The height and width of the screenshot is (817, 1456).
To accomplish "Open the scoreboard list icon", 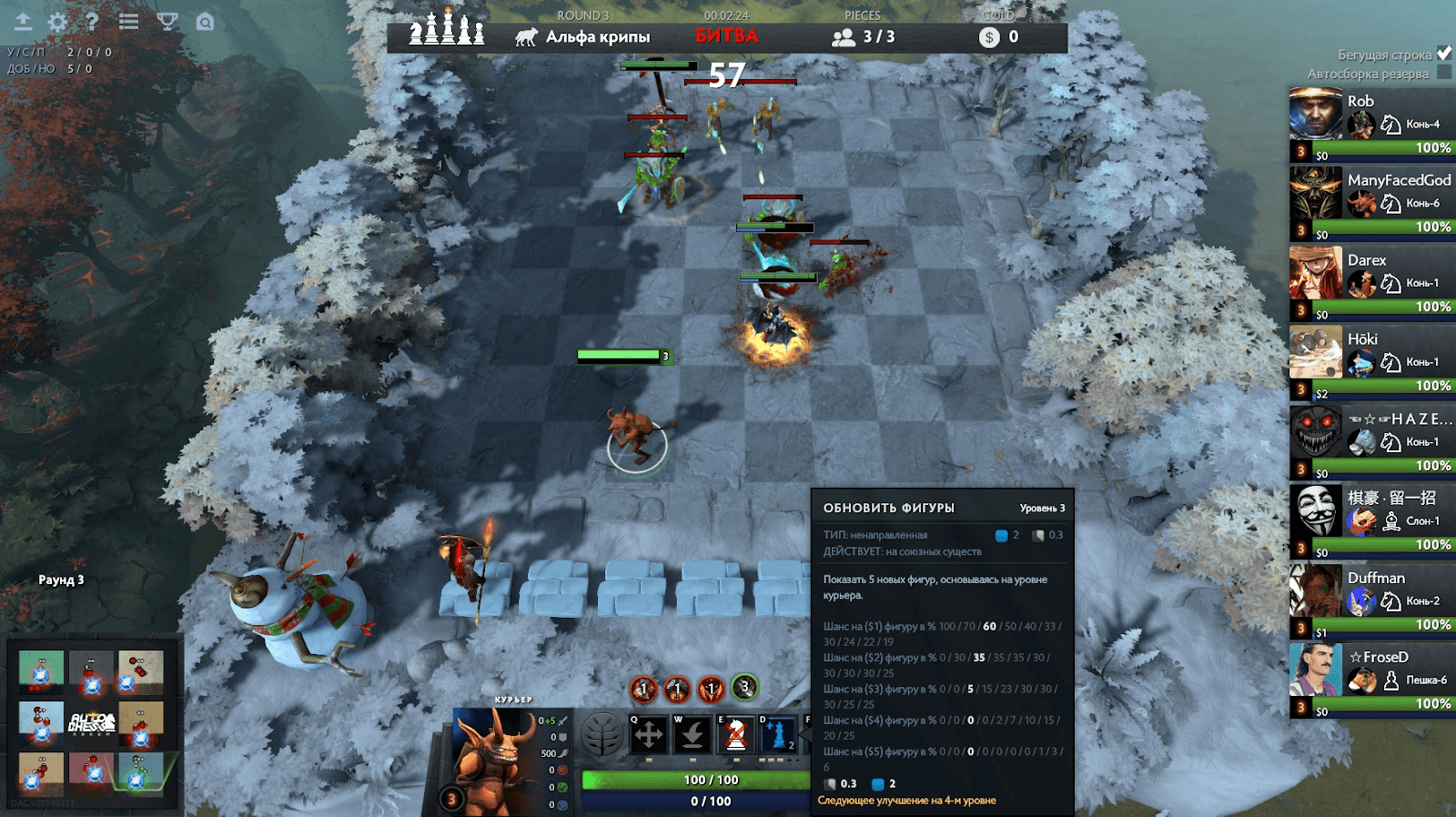I will click(x=129, y=21).
